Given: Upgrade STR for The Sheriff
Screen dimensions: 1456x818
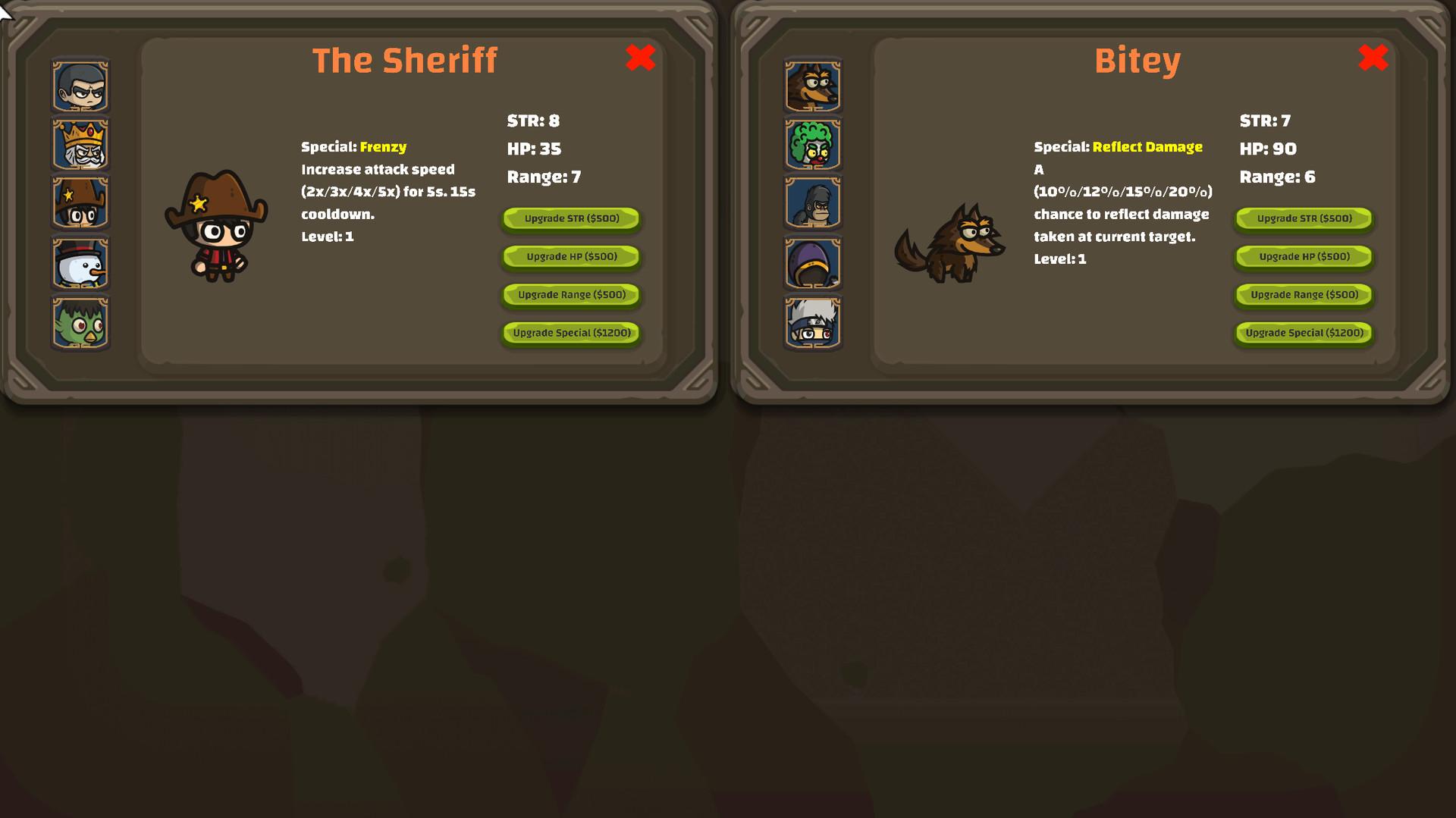Looking at the screenshot, I should point(570,219).
